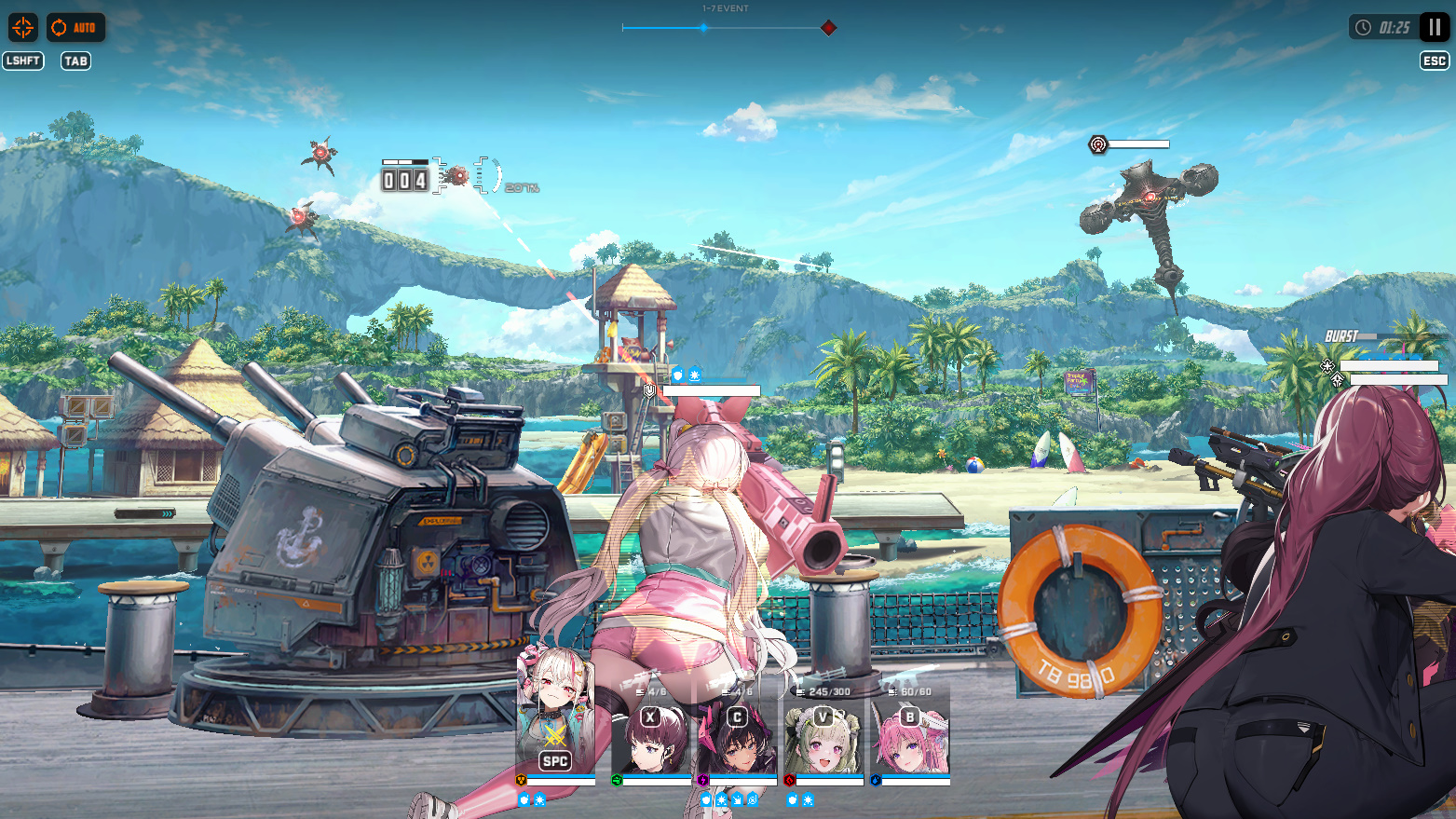Toggle the AUTO battle button
The height and width of the screenshot is (819, 1456).
tap(75, 27)
